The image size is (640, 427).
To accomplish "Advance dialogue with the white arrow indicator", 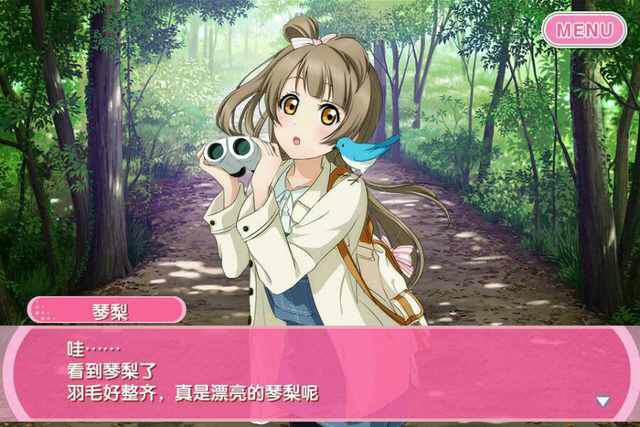I will click(602, 401).
